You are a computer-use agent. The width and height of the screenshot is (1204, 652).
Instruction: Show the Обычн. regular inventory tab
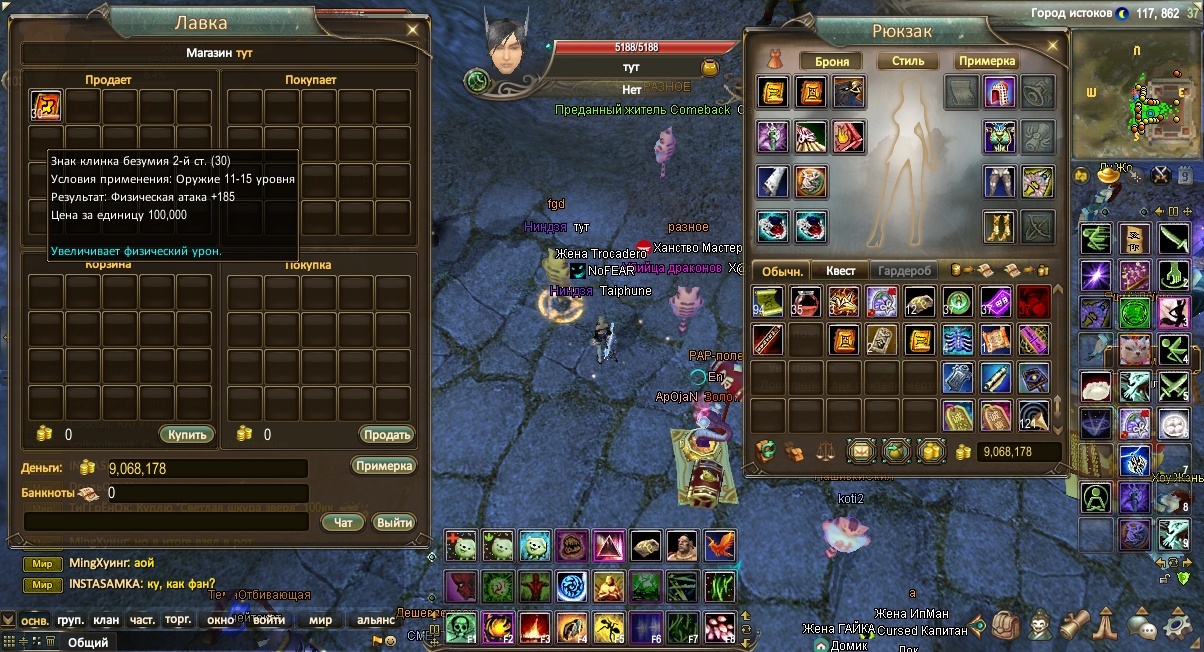tap(783, 271)
